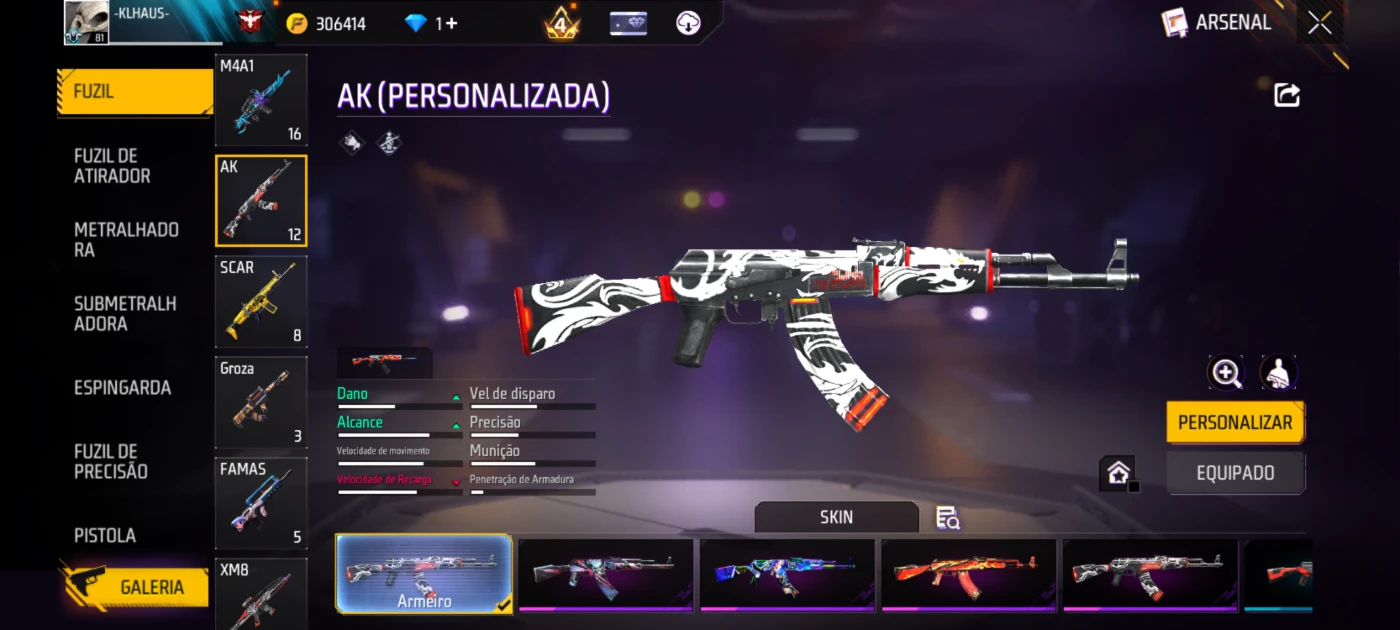Open the skin search filter icon
This screenshot has width=1400, height=630.
(x=947, y=517)
